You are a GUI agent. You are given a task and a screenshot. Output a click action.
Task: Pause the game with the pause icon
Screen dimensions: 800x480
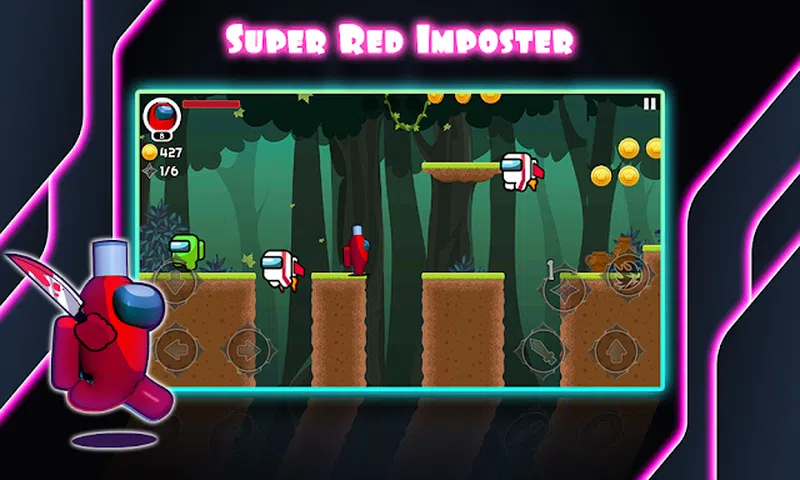[x=650, y=103]
